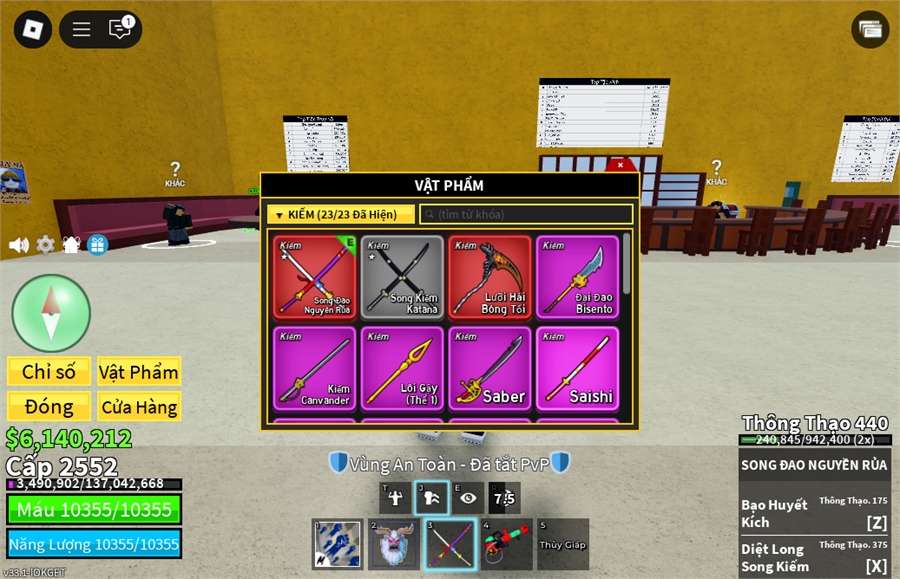Image resolution: width=900 pixels, height=579 pixels.
Task: Open the Chỉ số stats menu
Action: coord(49,372)
